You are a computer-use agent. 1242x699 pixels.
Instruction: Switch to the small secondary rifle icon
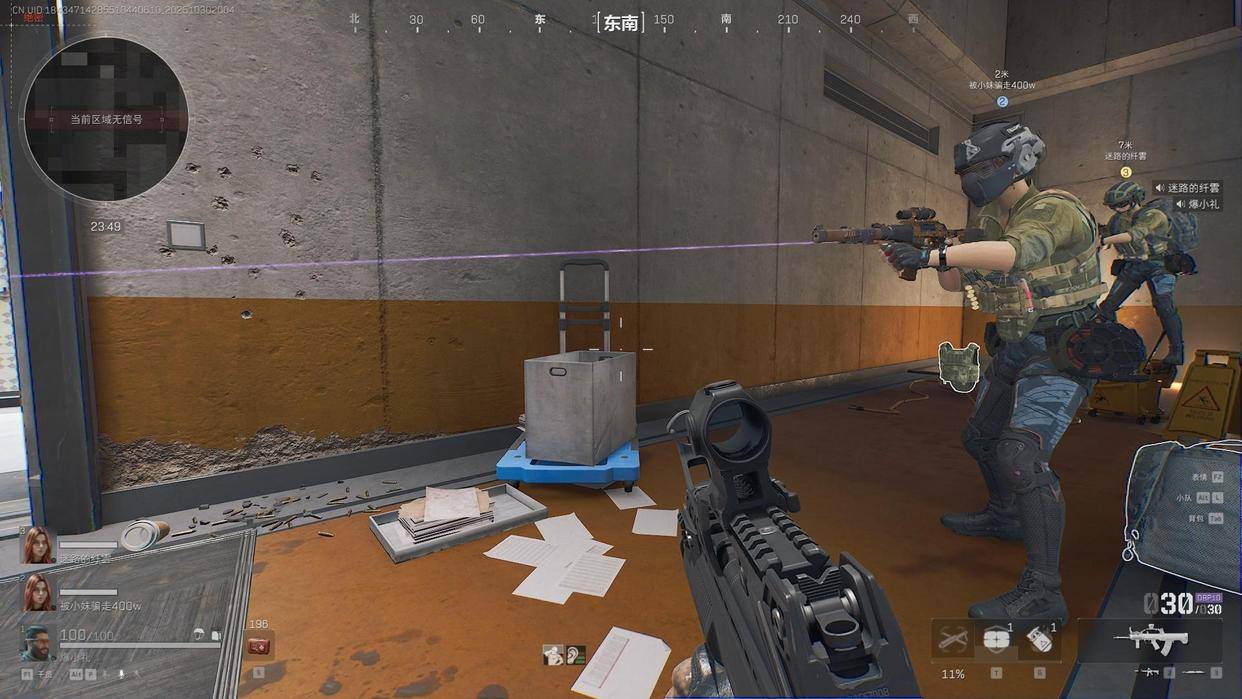pyautogui.click(x=1151, y=672)
